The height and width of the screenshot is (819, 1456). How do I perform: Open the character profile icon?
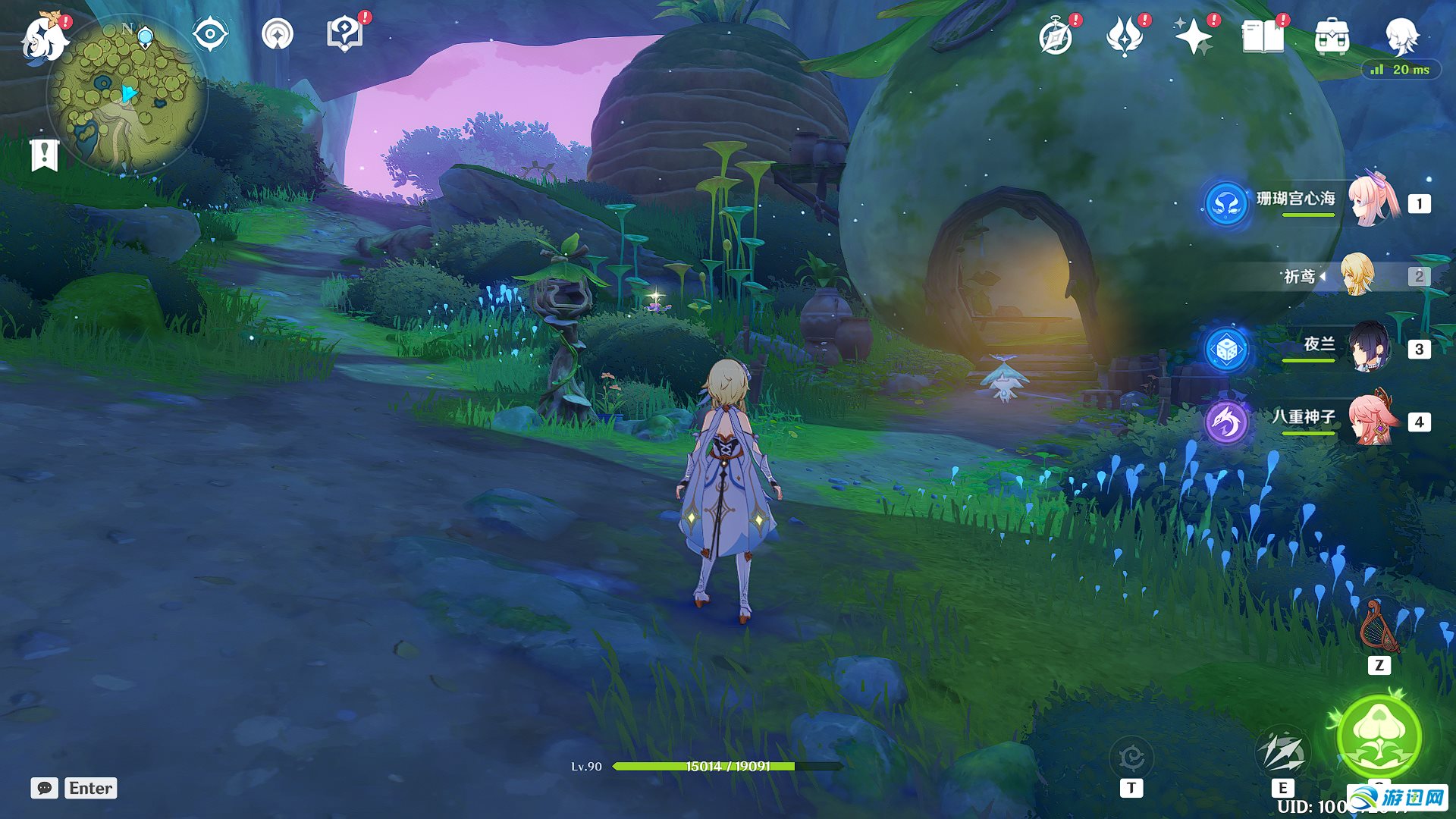pyautogui.click(x=1401, y=36)
